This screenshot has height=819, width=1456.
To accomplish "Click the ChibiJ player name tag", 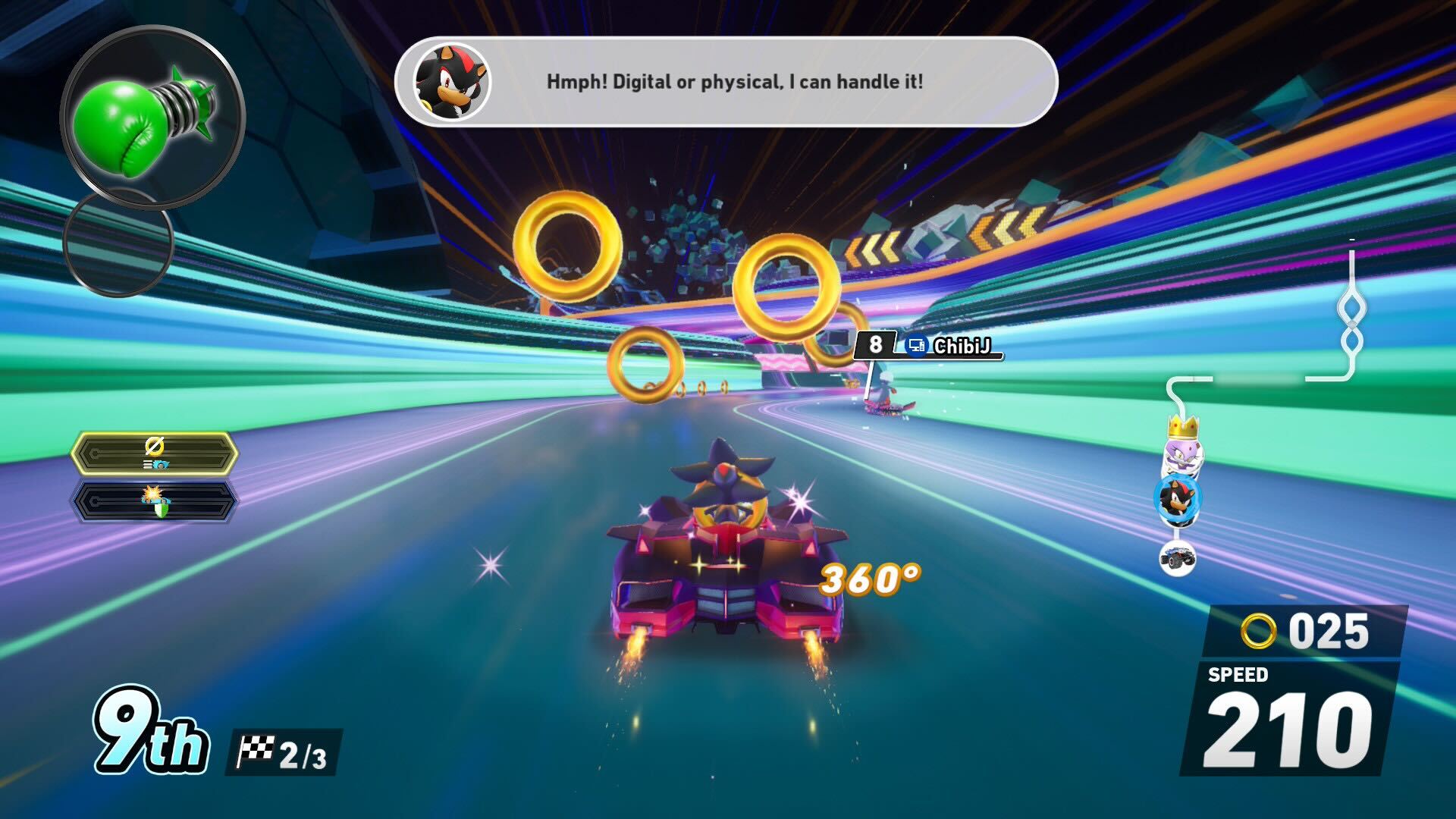I will click(x=960, y=347).
